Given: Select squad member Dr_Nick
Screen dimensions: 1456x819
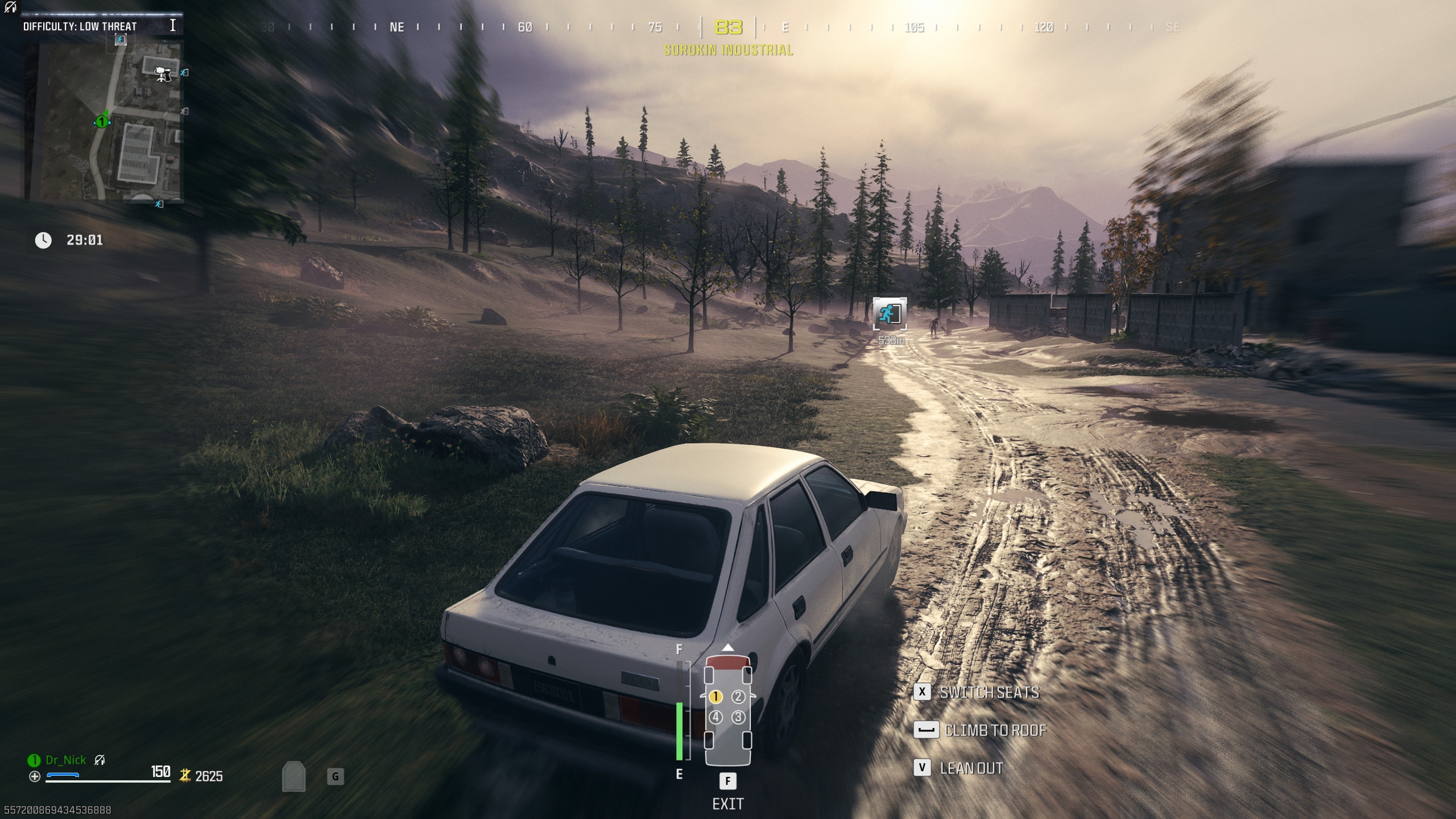Looking at the screenshot, I should (65, 760).
